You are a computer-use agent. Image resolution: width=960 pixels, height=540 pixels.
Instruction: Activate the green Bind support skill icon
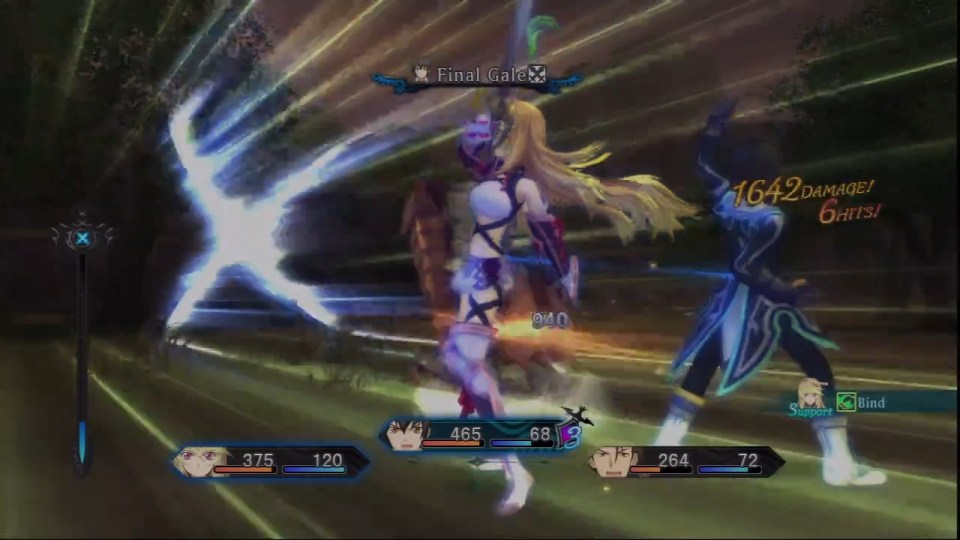[x=845, y=402]
